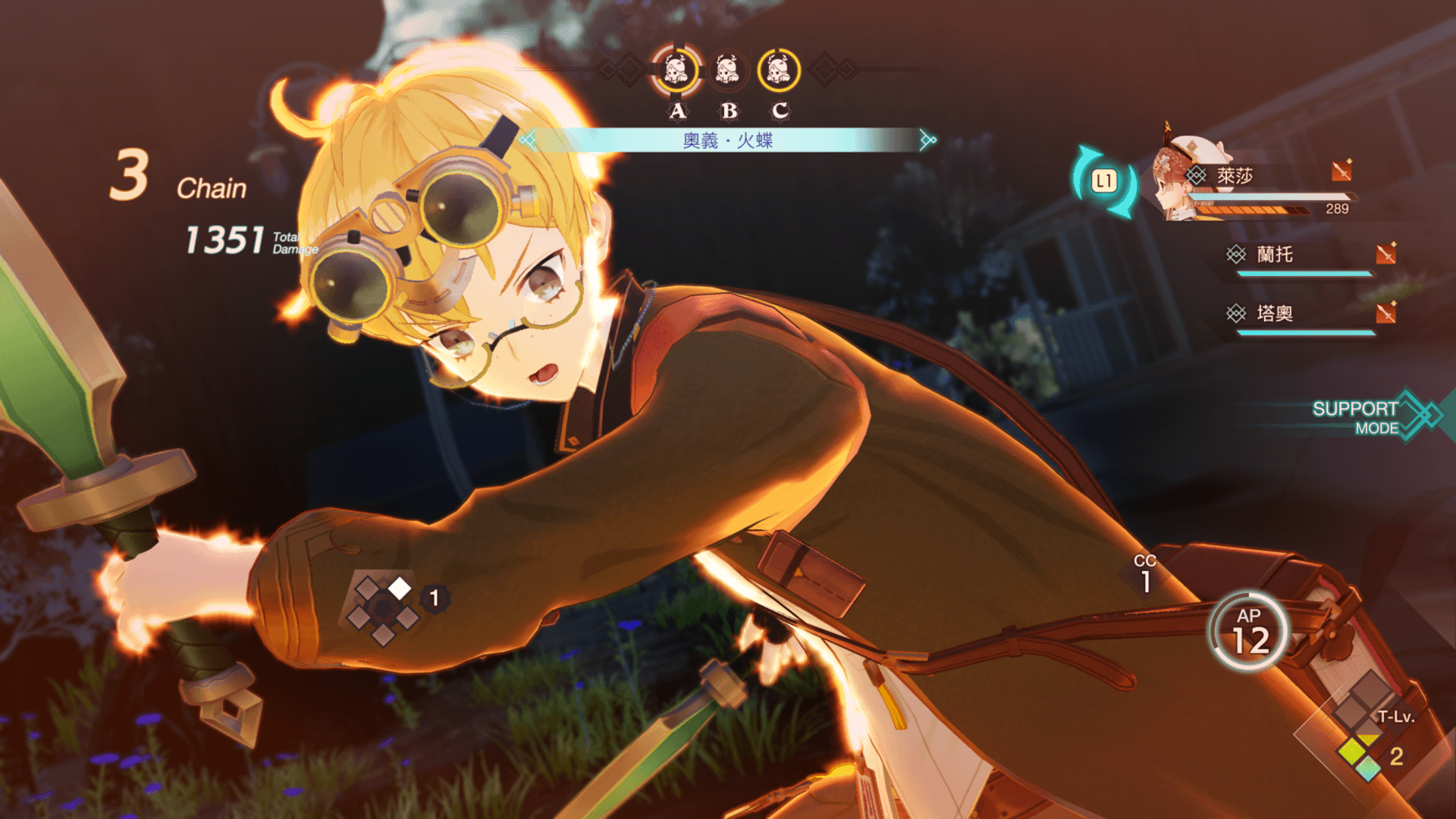
Task: Select the diamond item slot cluster
Action: click(x=384, y=608)
